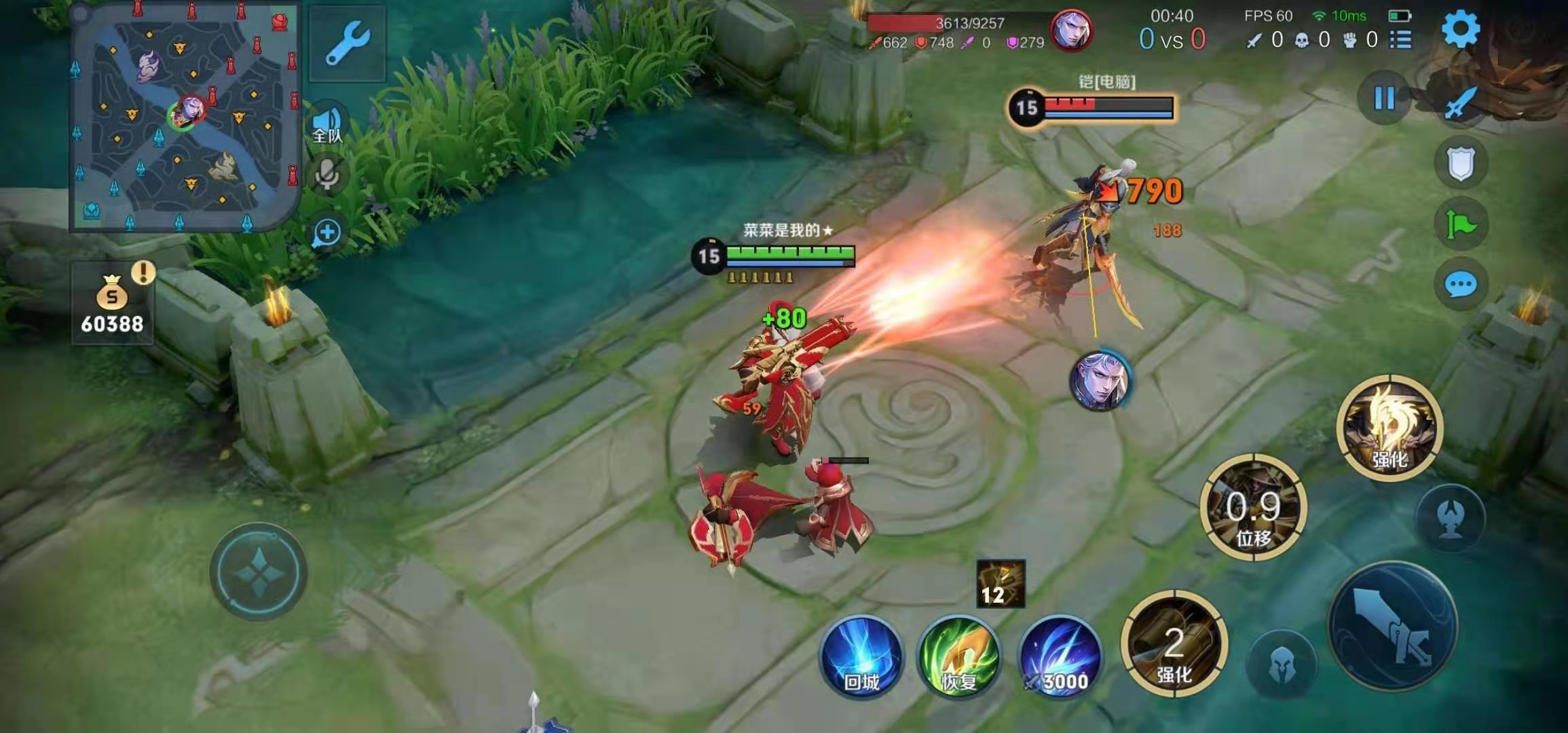Select the active item with 12 count
The height and width of the screenshot is (733, 1568).
click(1000, 584)
